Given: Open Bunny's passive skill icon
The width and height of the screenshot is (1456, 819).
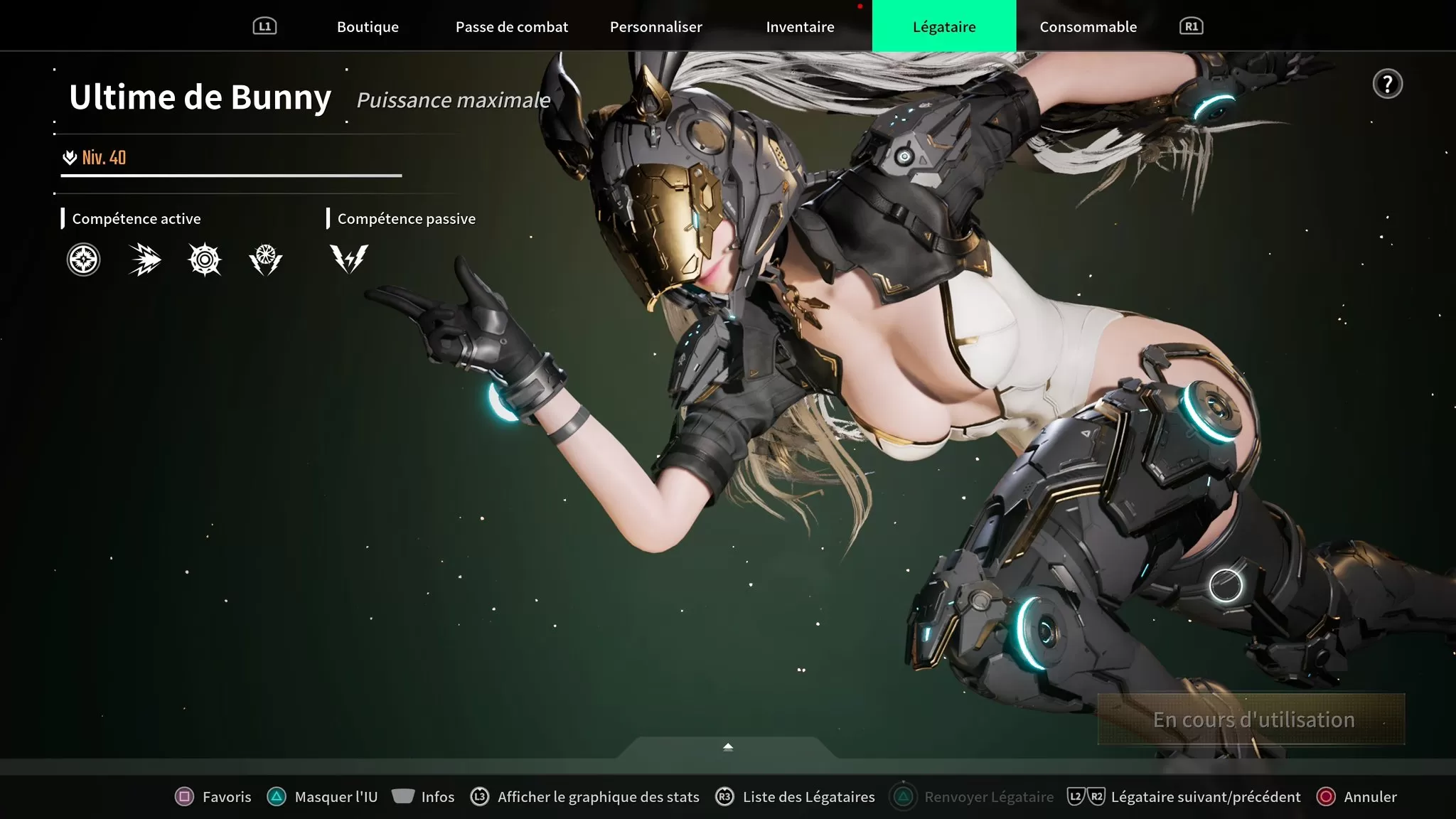Looking at the screenshot, I should 348,259.
